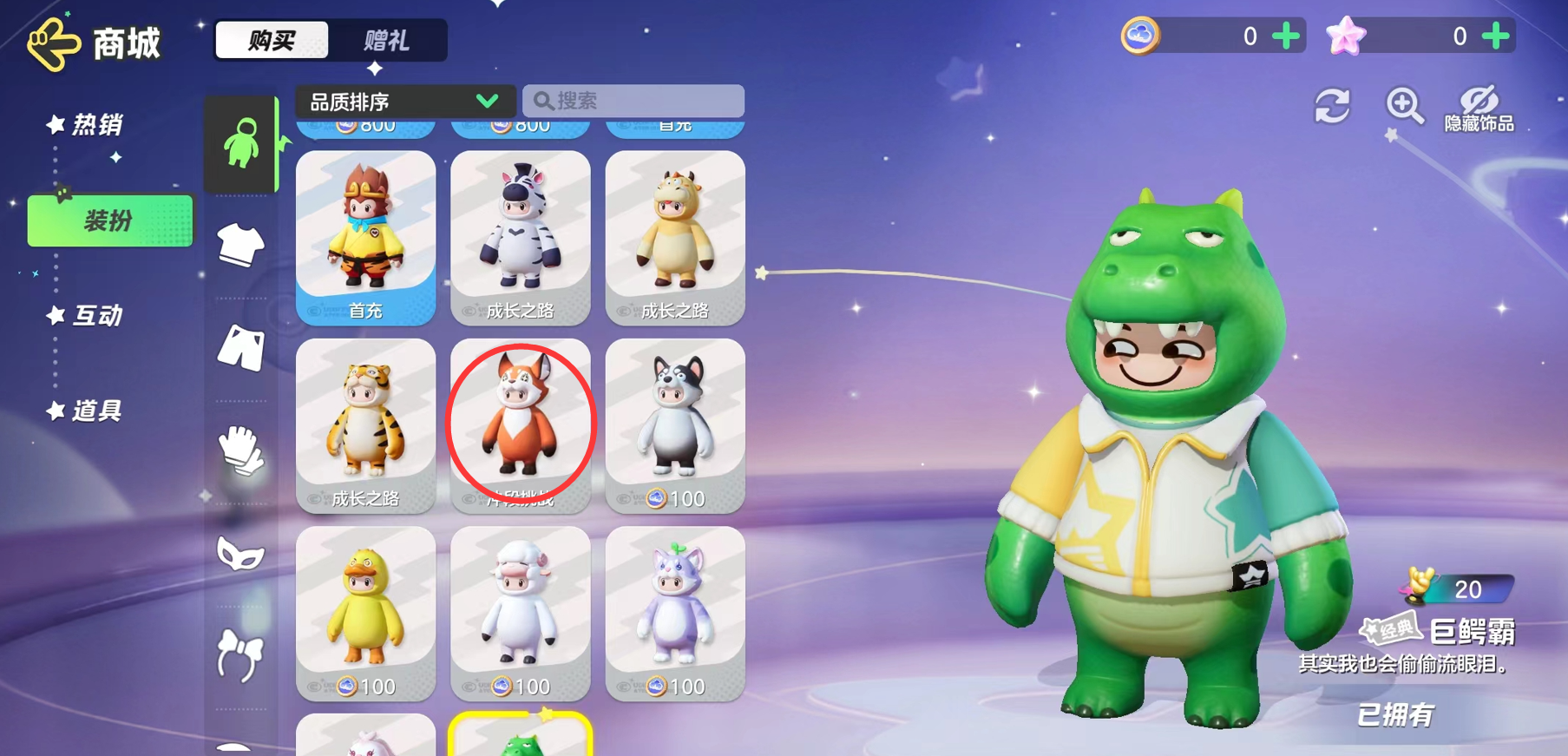1568x756 pixels.
Task: Add cloud coins with the plus button
Action: (x=1286, y=36)
